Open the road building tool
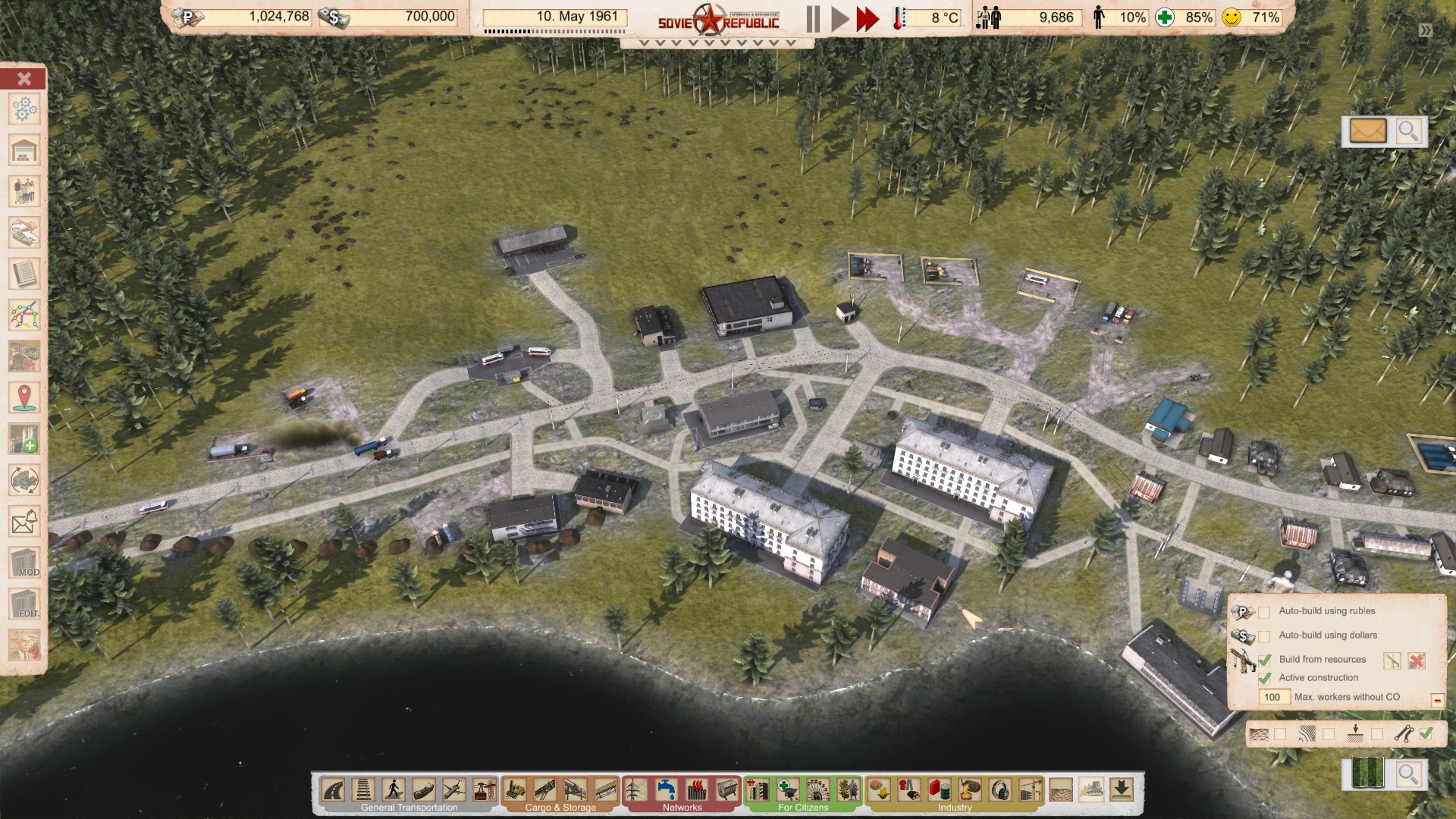This screenshot has height=819, width=1456. [x=334, y=790]
